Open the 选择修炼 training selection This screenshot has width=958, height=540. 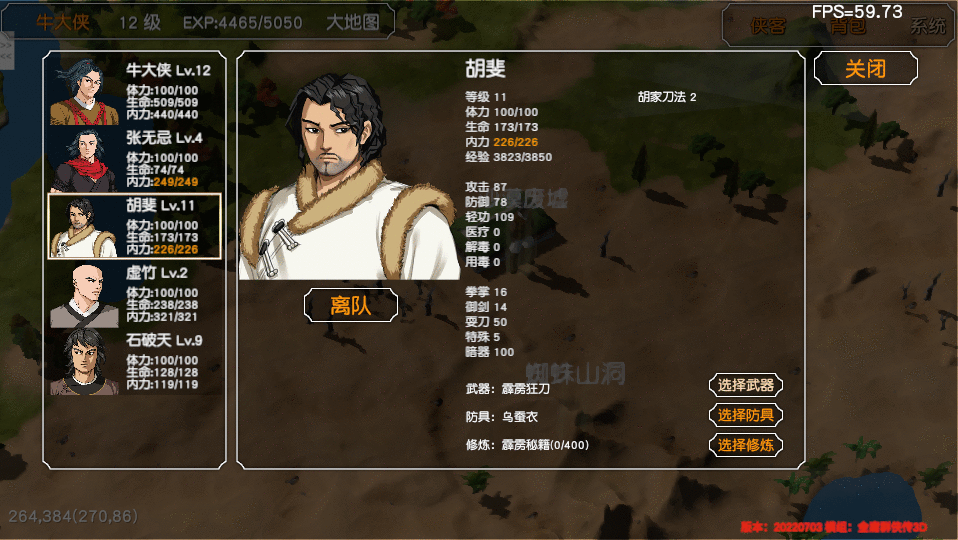coord(745,445)
